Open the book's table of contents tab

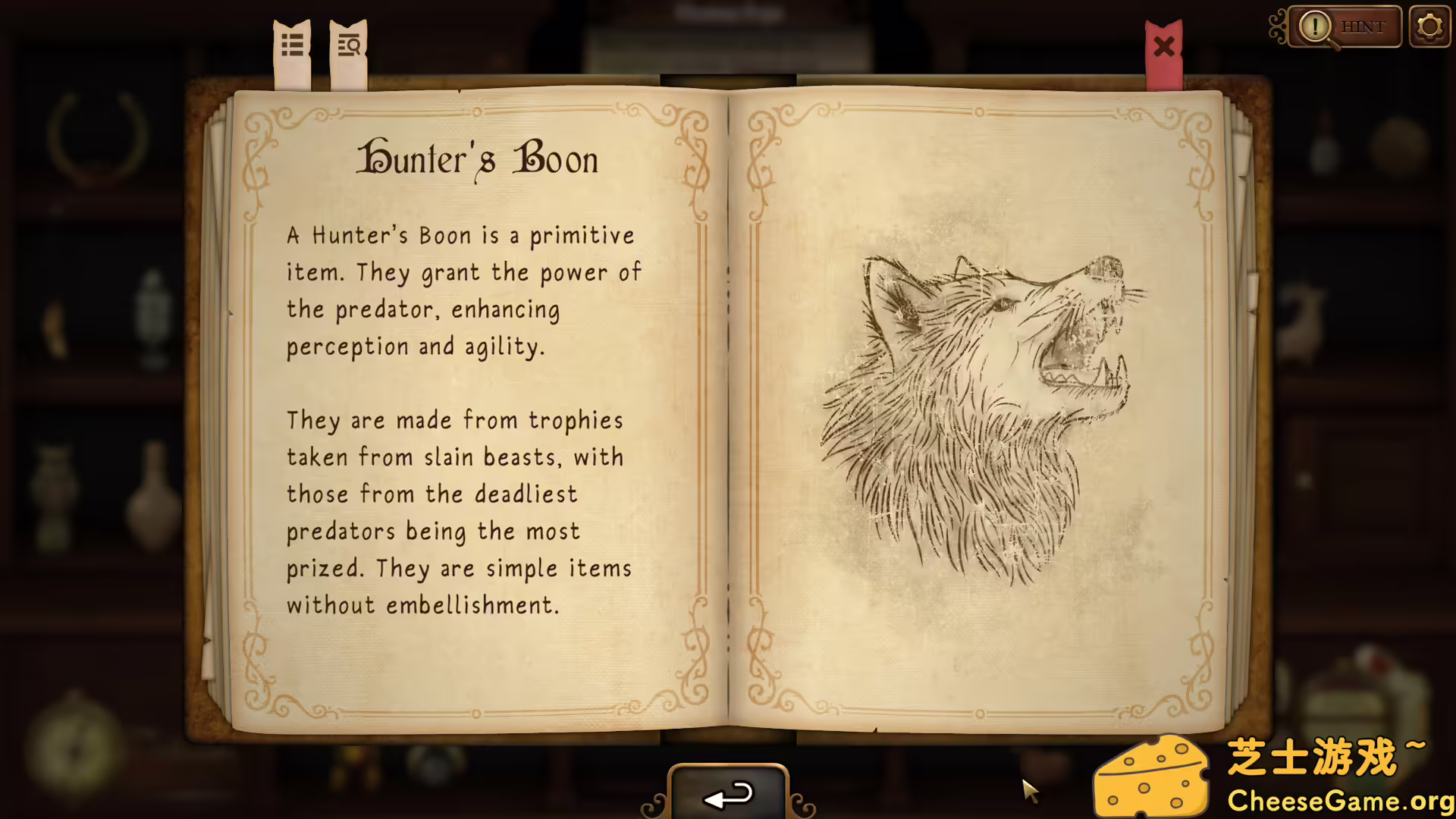tap(292, 47)
